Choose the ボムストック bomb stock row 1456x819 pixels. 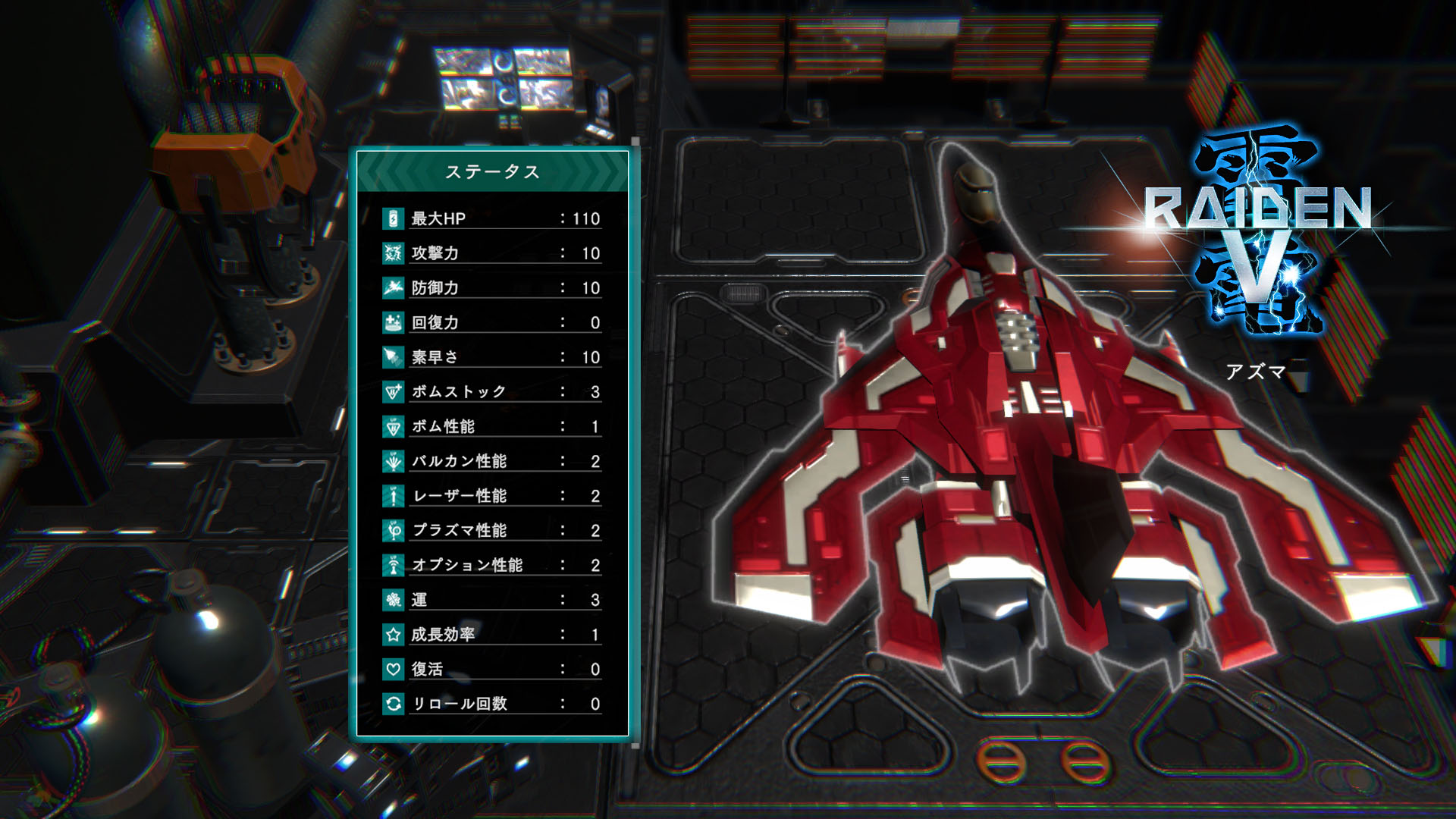492,392
